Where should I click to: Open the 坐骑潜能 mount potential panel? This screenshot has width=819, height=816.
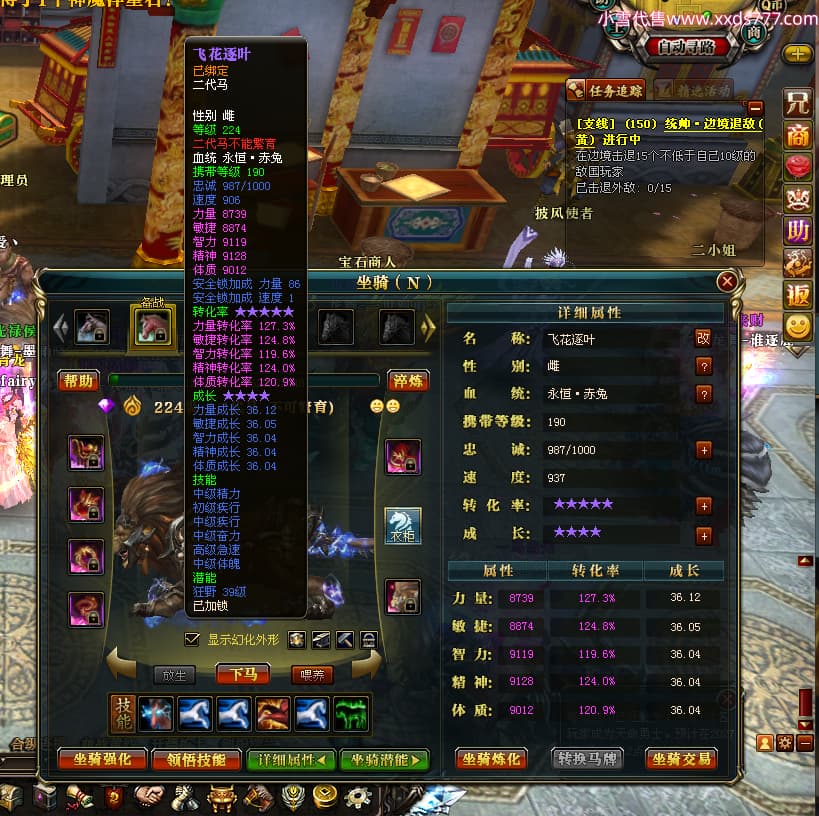384,759
